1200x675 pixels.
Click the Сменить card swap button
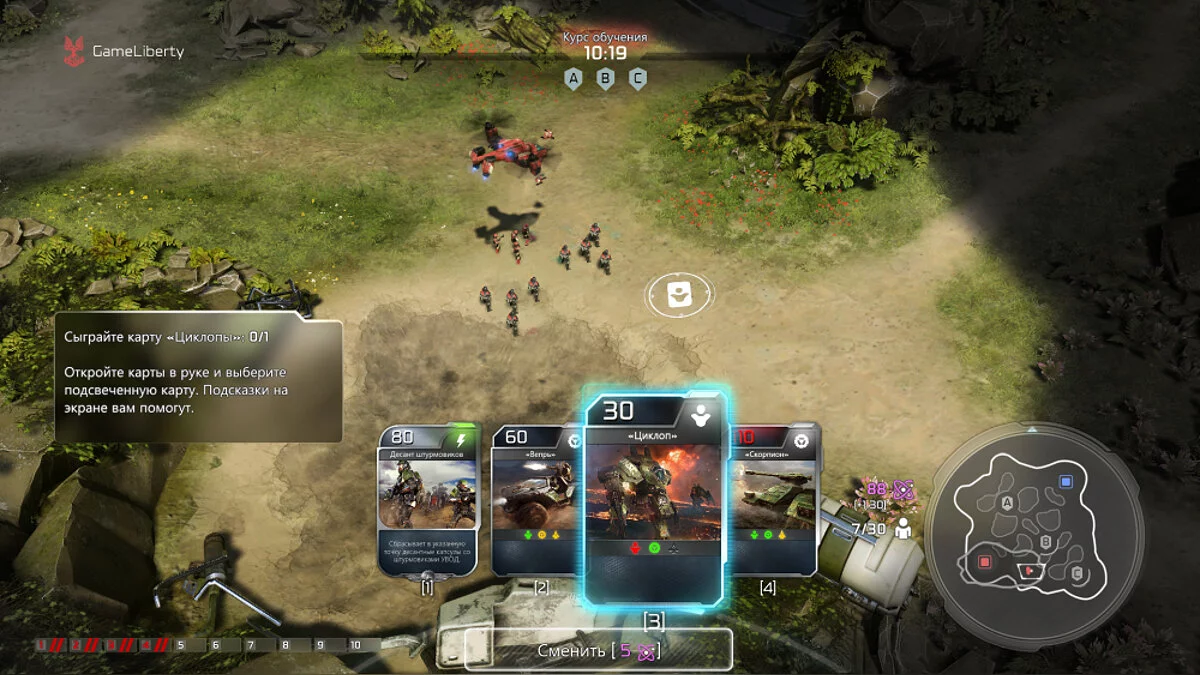coord(598,650)
